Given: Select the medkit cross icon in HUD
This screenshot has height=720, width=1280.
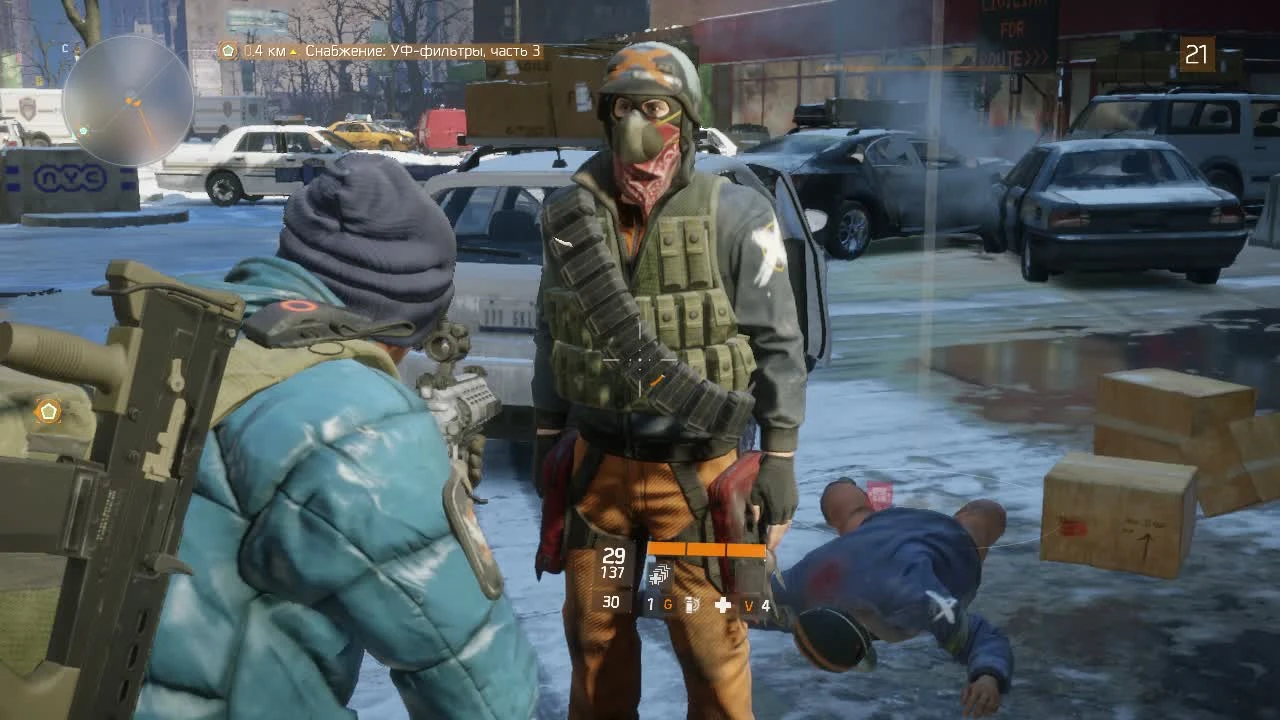Looking at the screenshot, I should click(x=724, y=604).
